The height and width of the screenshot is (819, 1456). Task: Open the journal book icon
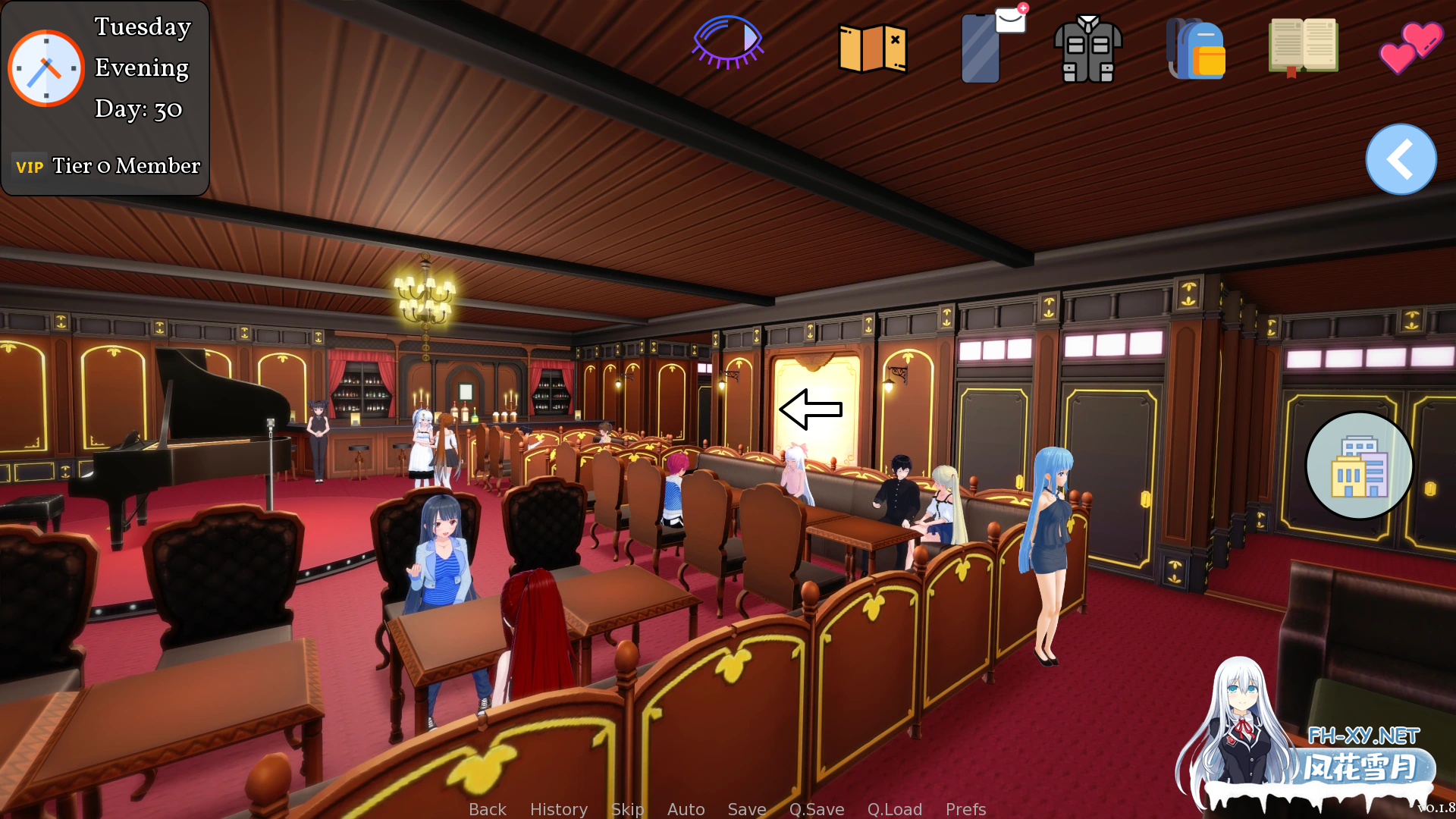pos(1303,45)
